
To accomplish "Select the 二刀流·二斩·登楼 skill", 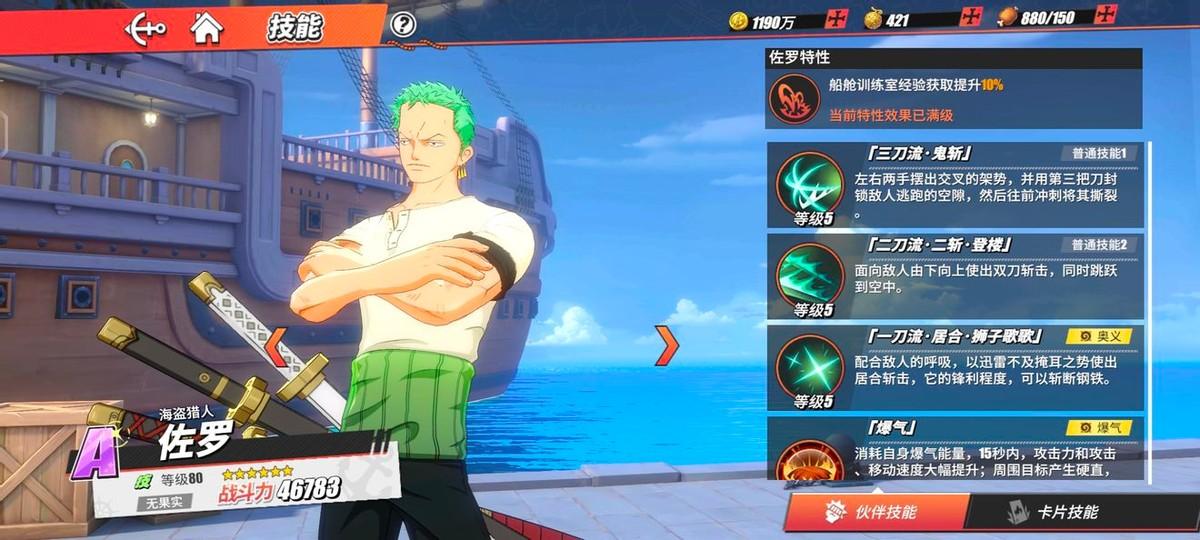I will click(x=955, y=277).
